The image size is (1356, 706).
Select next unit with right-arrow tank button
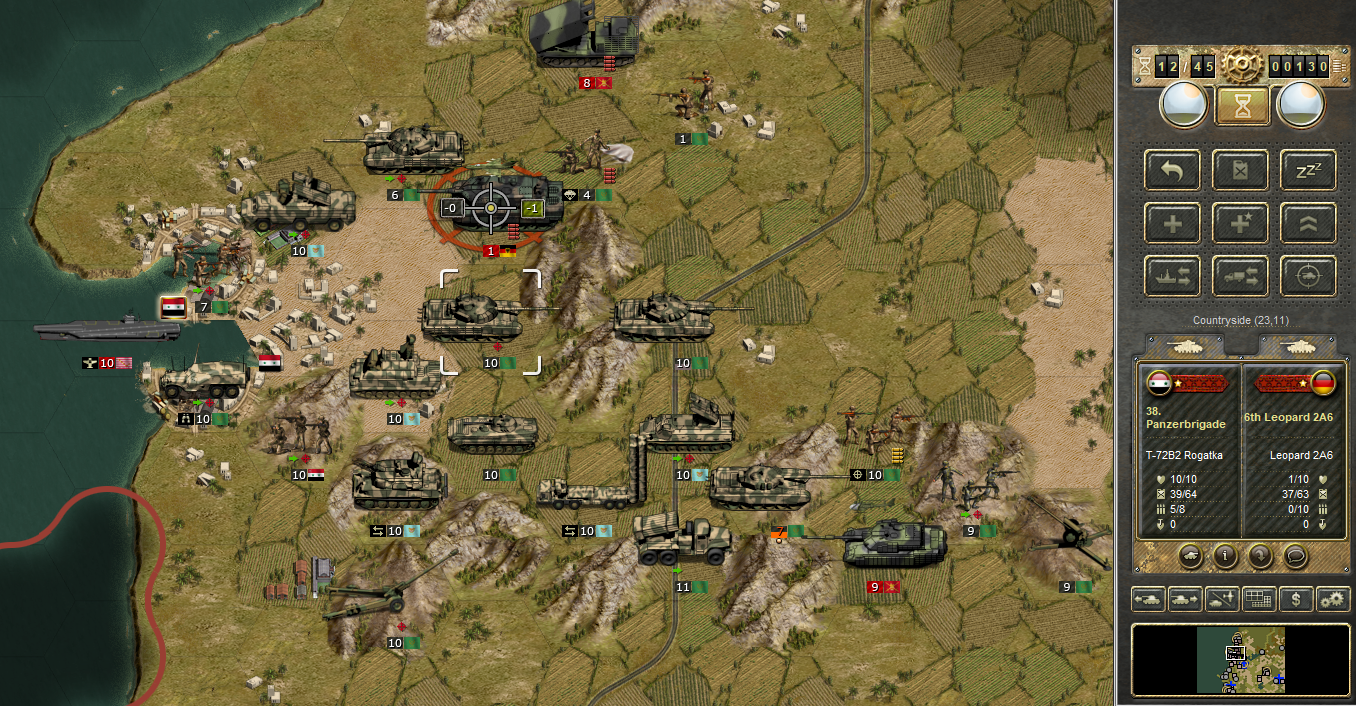1185,599
